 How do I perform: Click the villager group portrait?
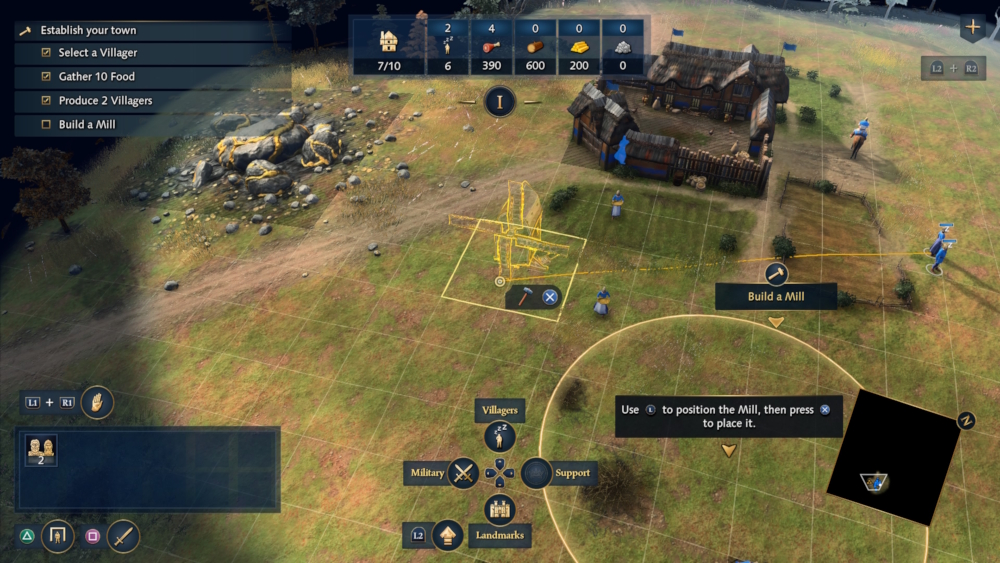point(41,449)
